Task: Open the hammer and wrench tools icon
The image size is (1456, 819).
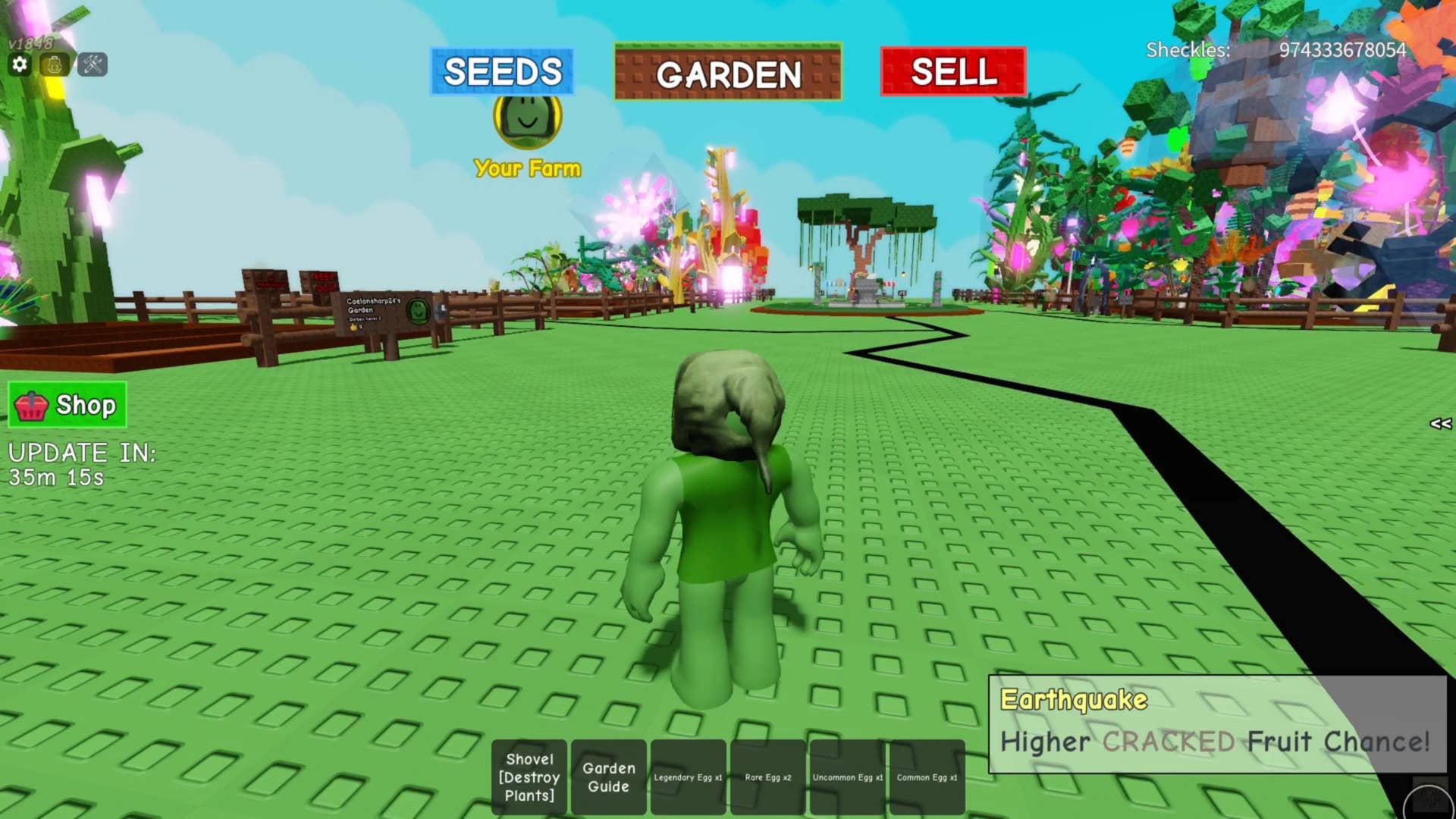Action: click(93, 64)
